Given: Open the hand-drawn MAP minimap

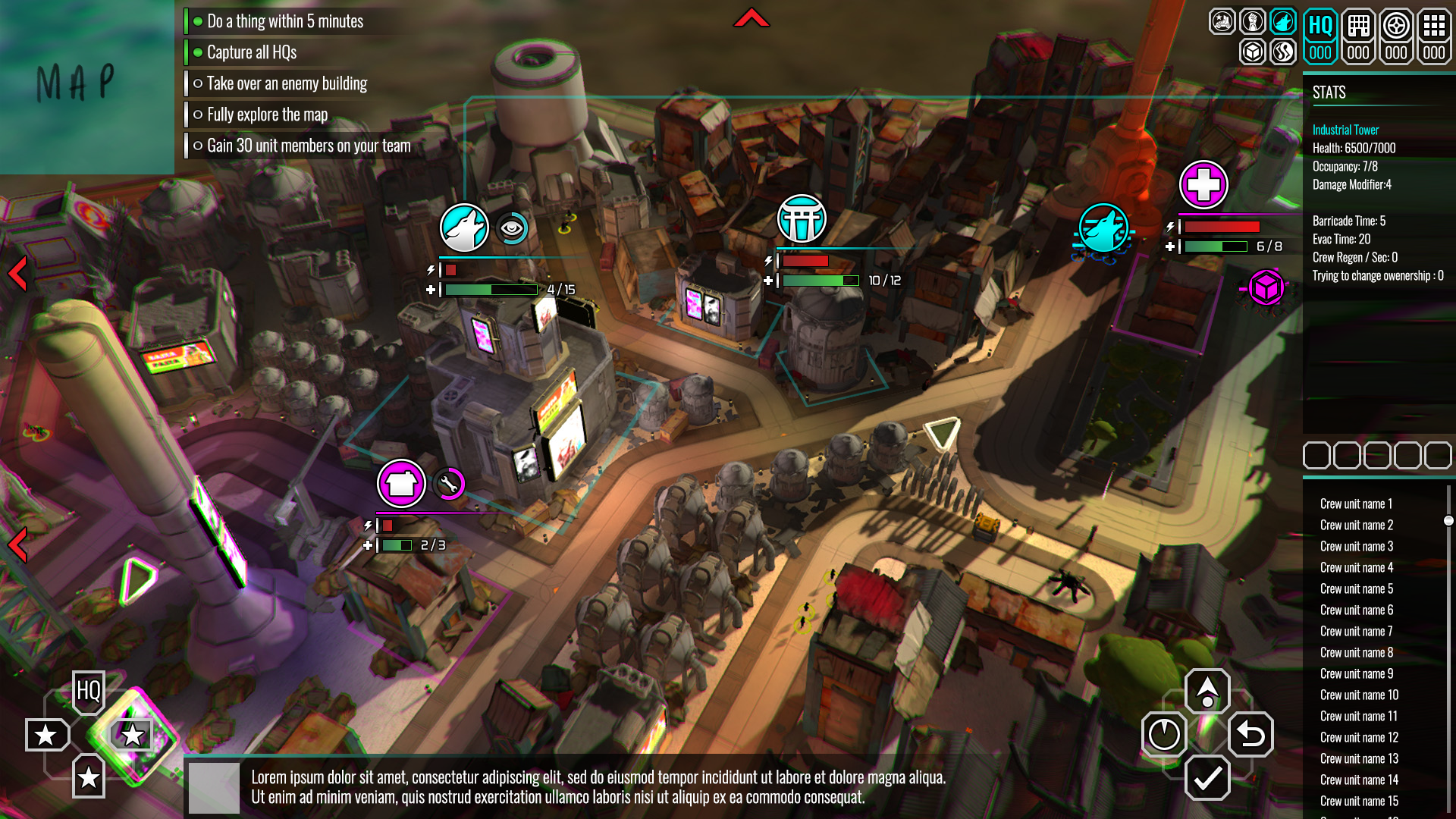Looking at the screenshot, I should (76, 82).
